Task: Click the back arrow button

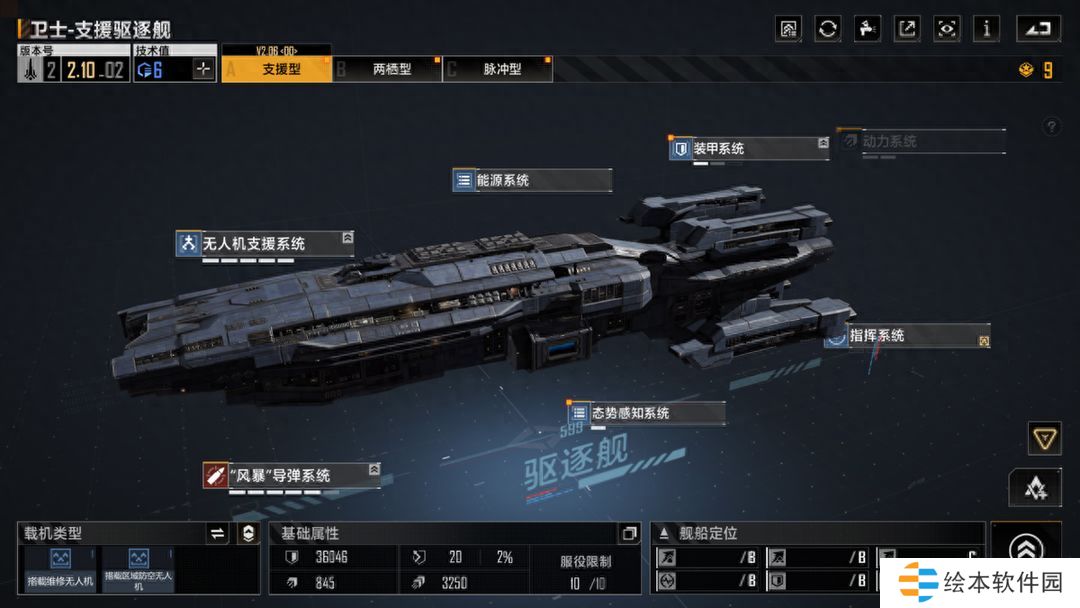Action: click(1038, 28)
